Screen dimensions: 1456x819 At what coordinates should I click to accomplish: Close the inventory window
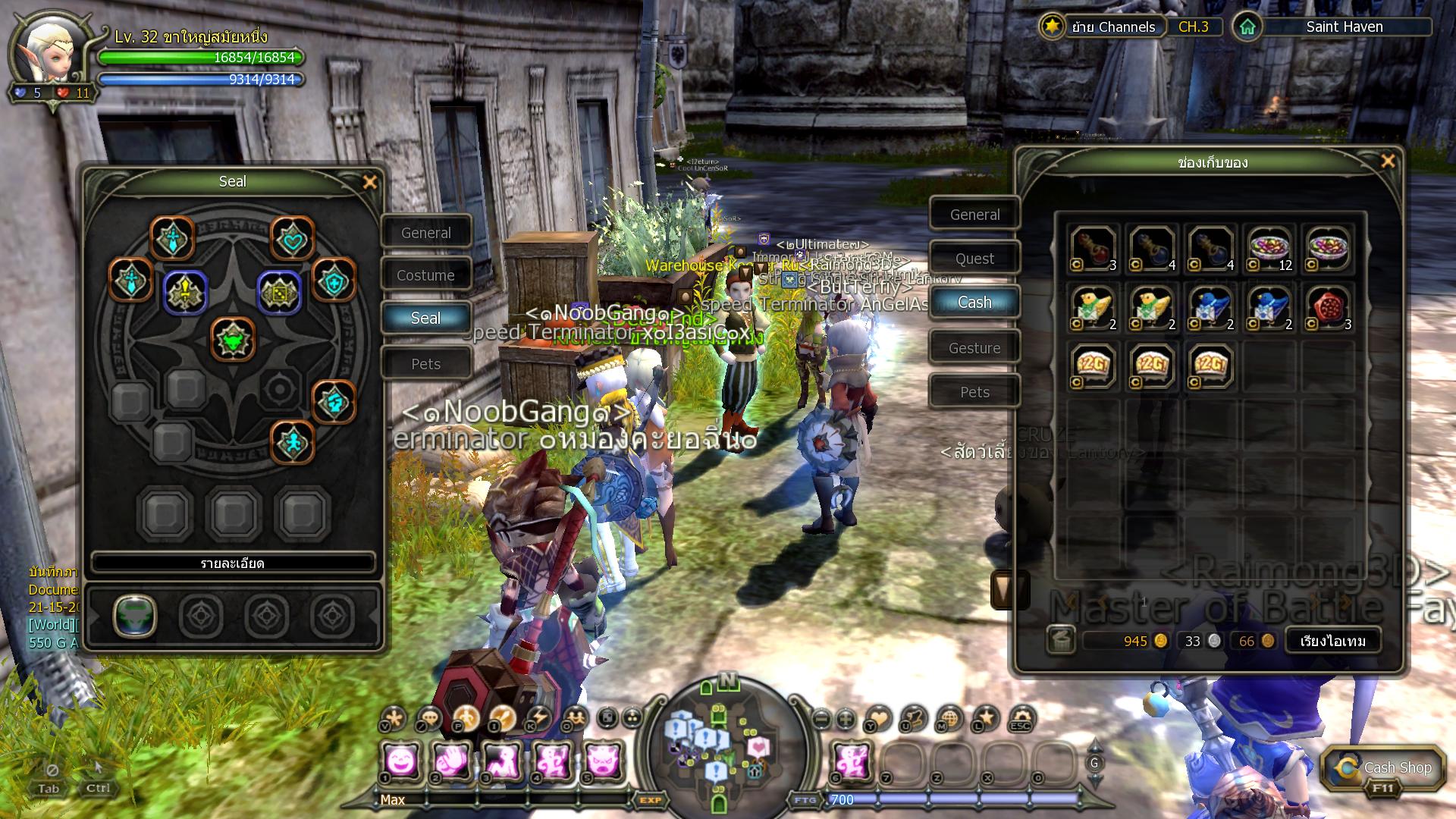tap(1388, 162)
